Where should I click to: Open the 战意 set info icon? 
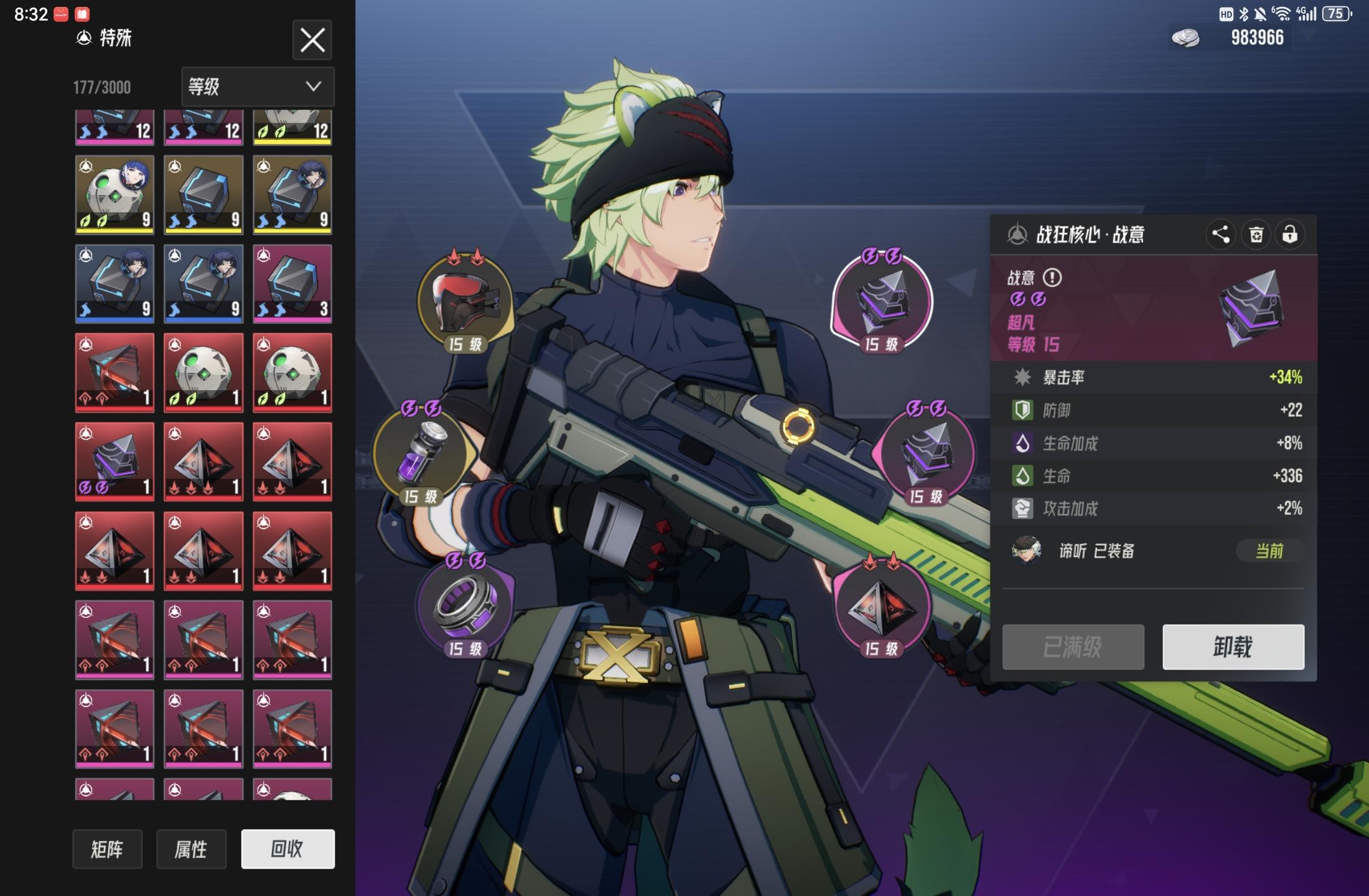coord(1052,278)
